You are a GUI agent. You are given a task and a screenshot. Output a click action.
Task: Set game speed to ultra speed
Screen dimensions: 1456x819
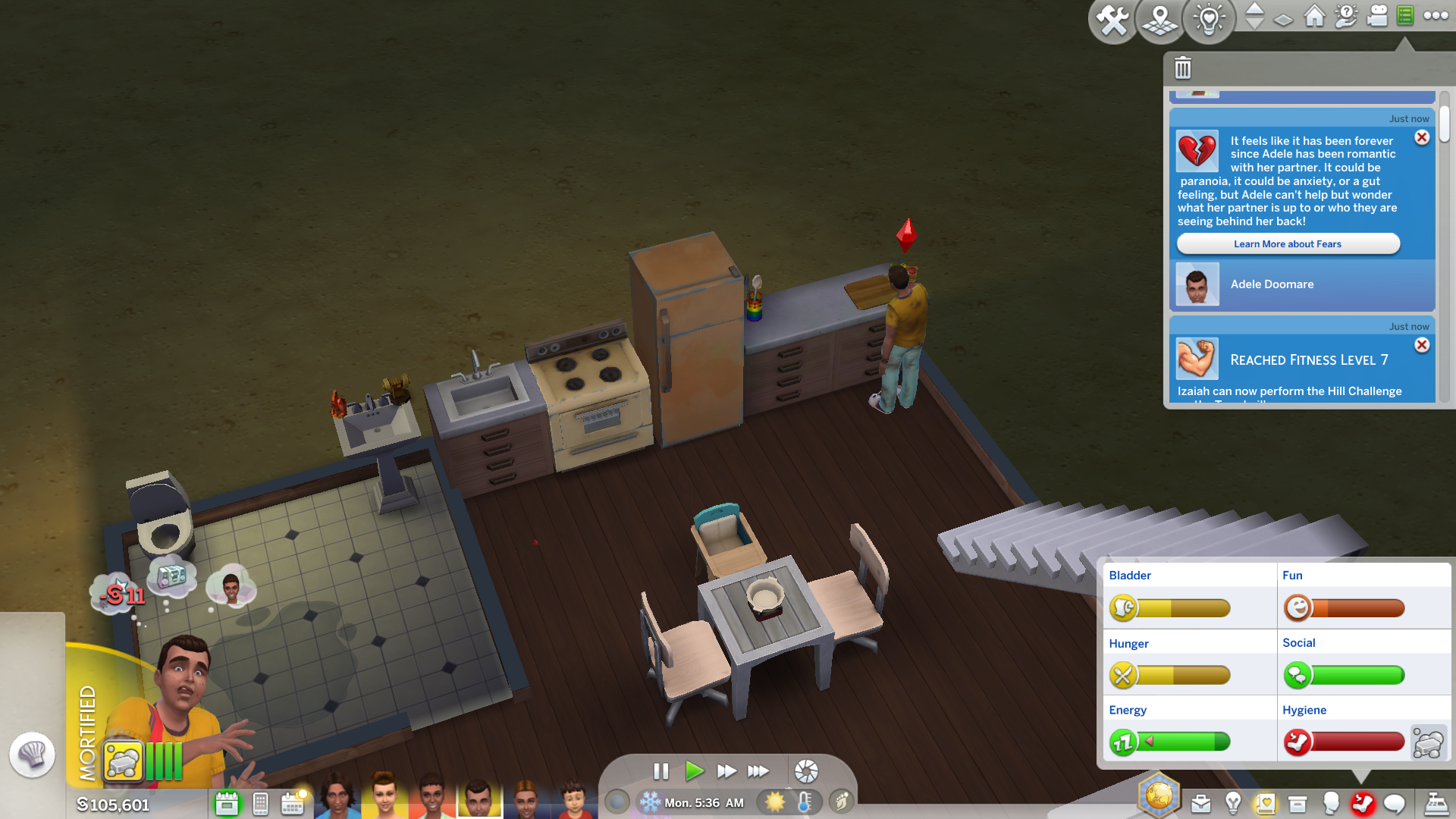pyautogui.click(x=758, y=771)
